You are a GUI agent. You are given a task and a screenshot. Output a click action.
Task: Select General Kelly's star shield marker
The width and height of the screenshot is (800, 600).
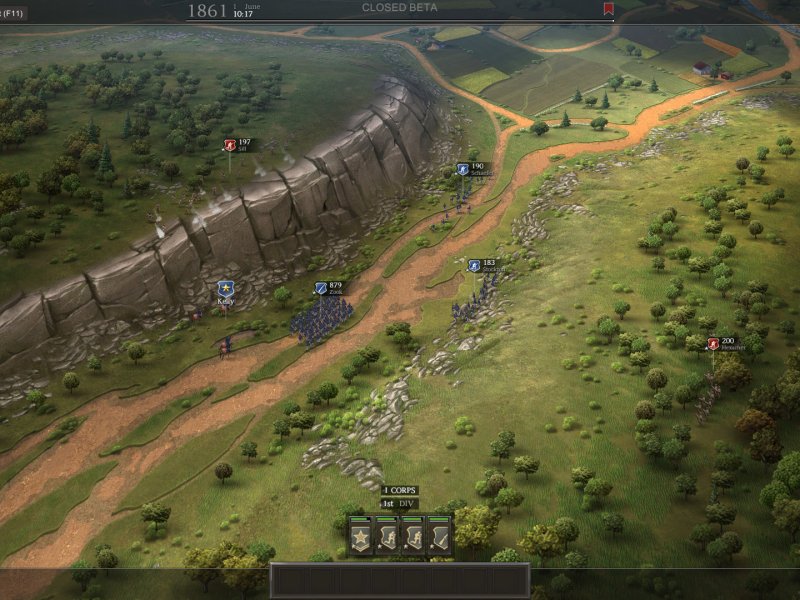[x=225, y=289]
